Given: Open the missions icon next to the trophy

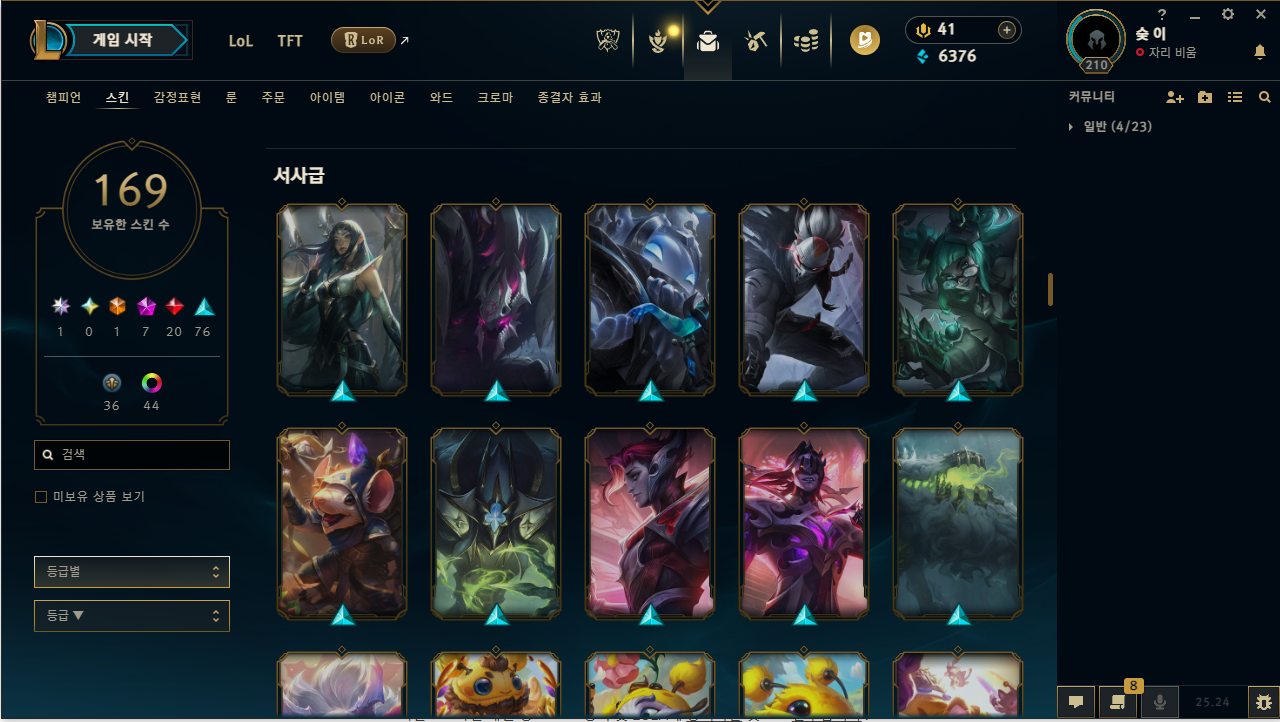Looking at the screenshot, I should 658,40.
